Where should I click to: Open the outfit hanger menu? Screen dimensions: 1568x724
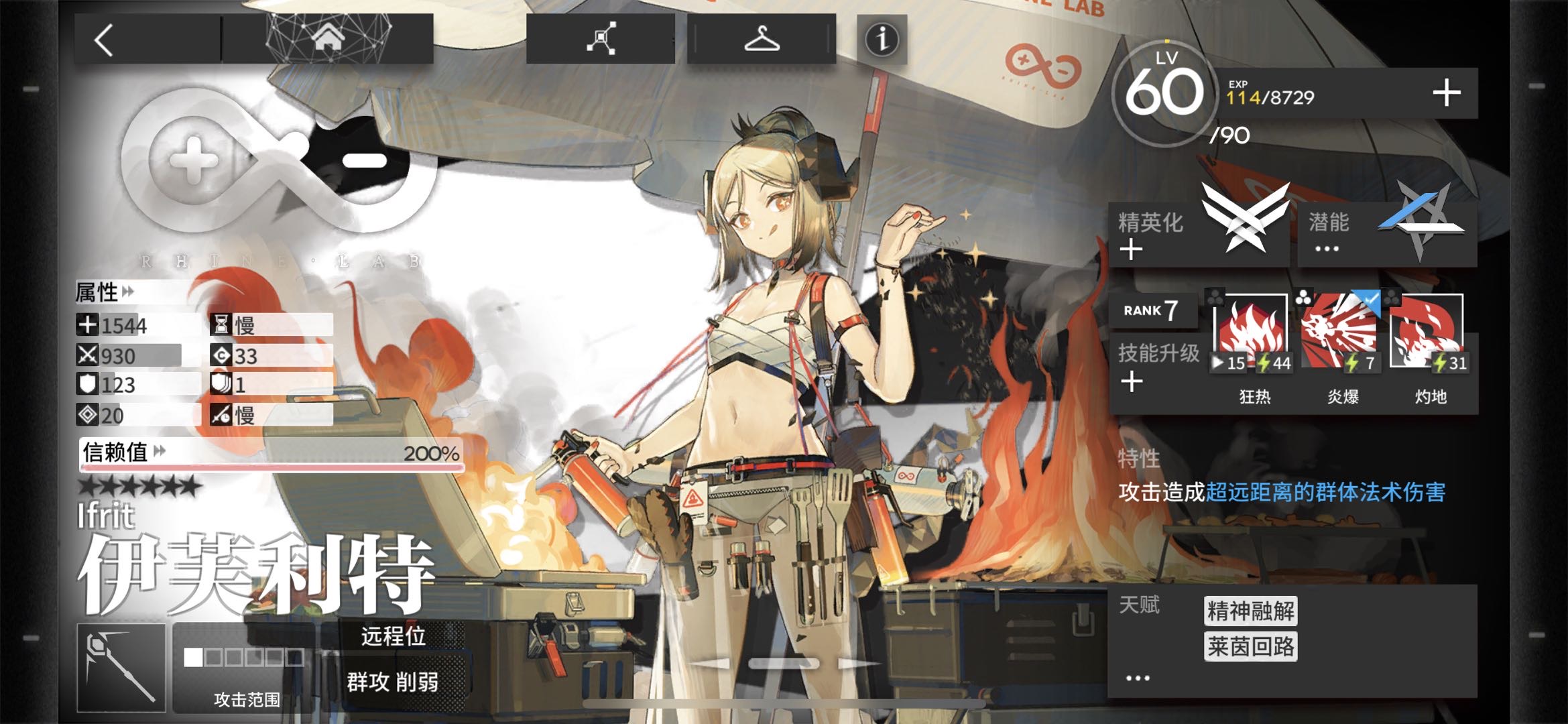762,39
